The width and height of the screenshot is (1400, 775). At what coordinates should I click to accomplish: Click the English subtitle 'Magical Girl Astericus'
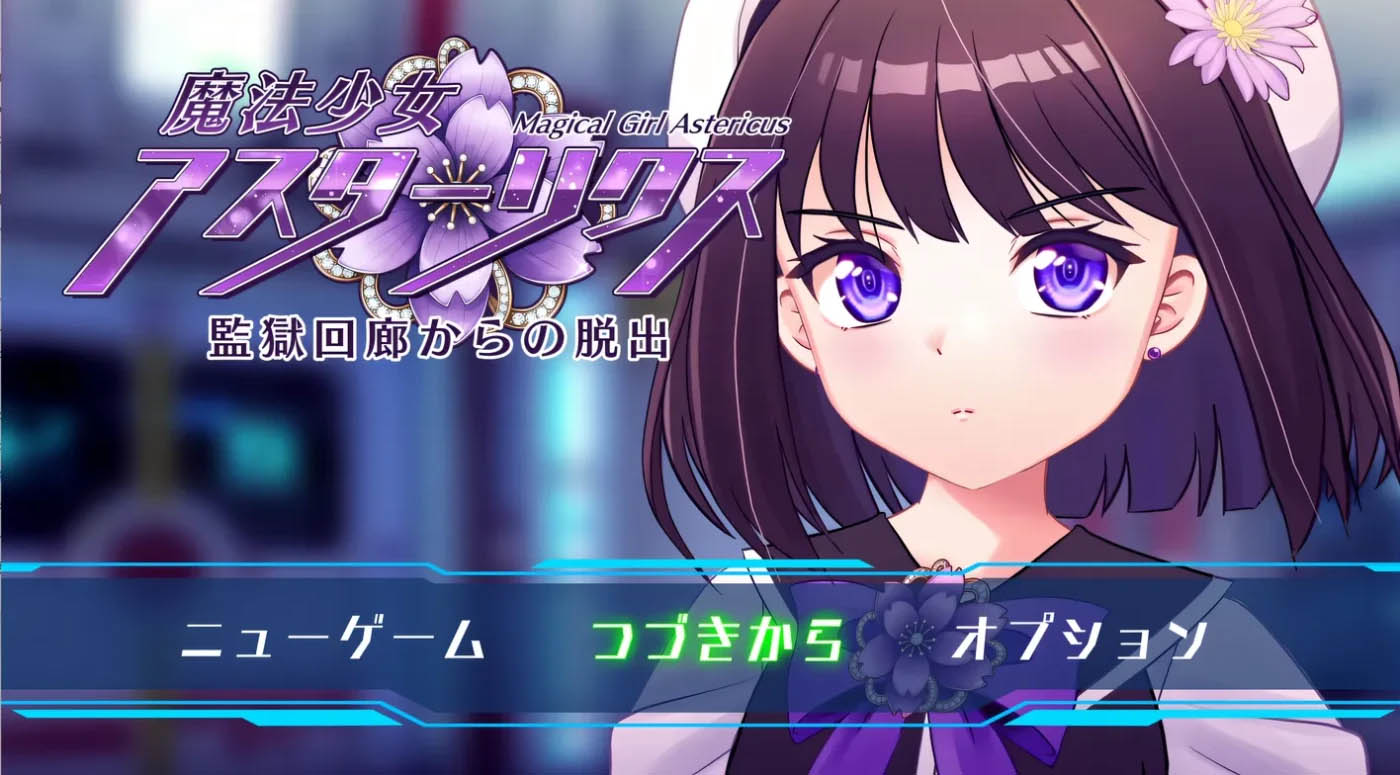[655, 123]
